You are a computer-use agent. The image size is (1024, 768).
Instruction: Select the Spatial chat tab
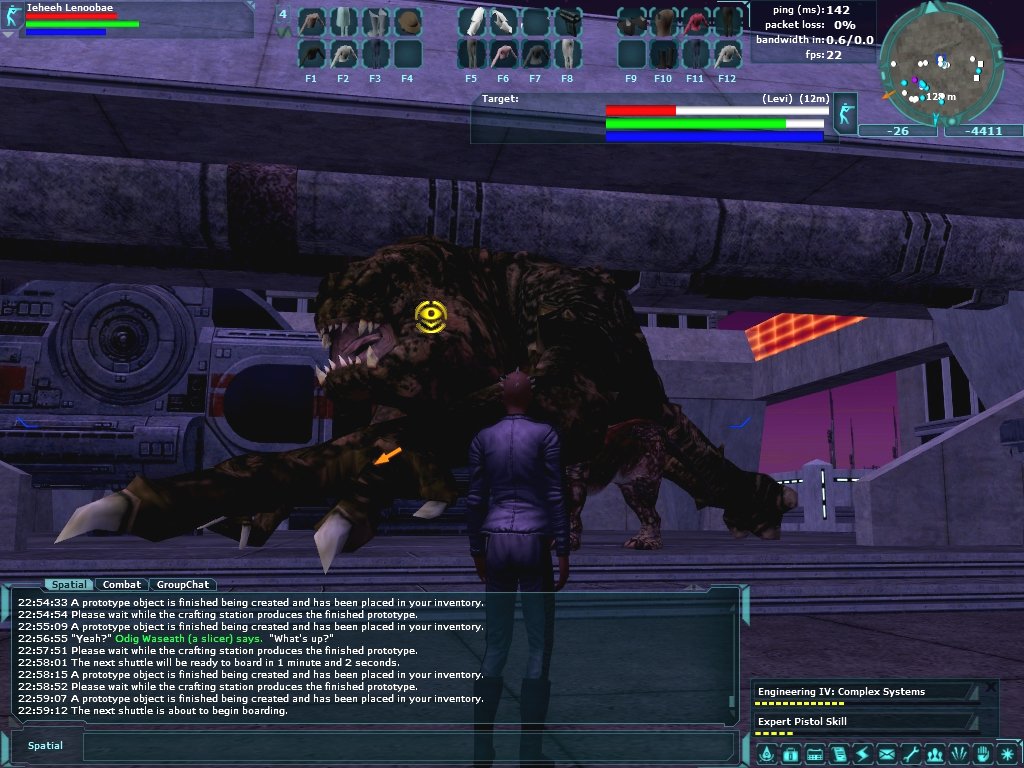tap(69, 584)
